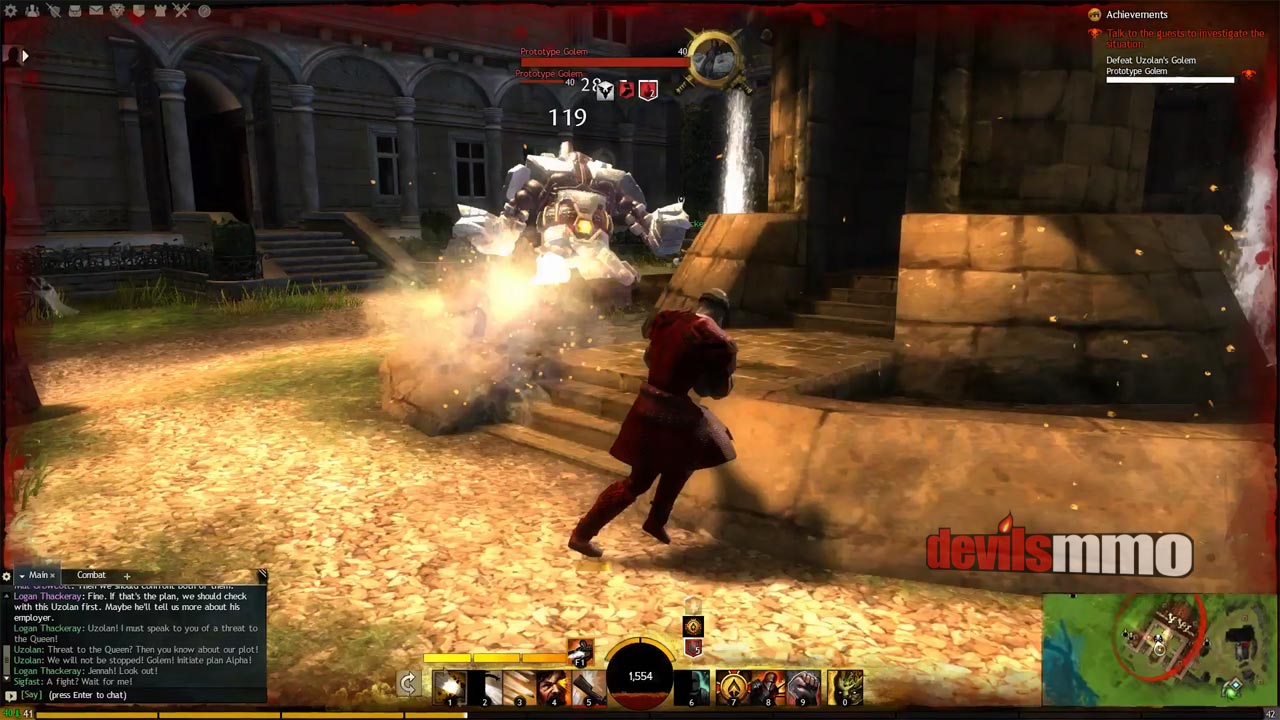The height and width of the screenshot is (720, 1280).
Task: Activate the F1 burst skill
Action: pyautogui.click(x=579, y=651)
